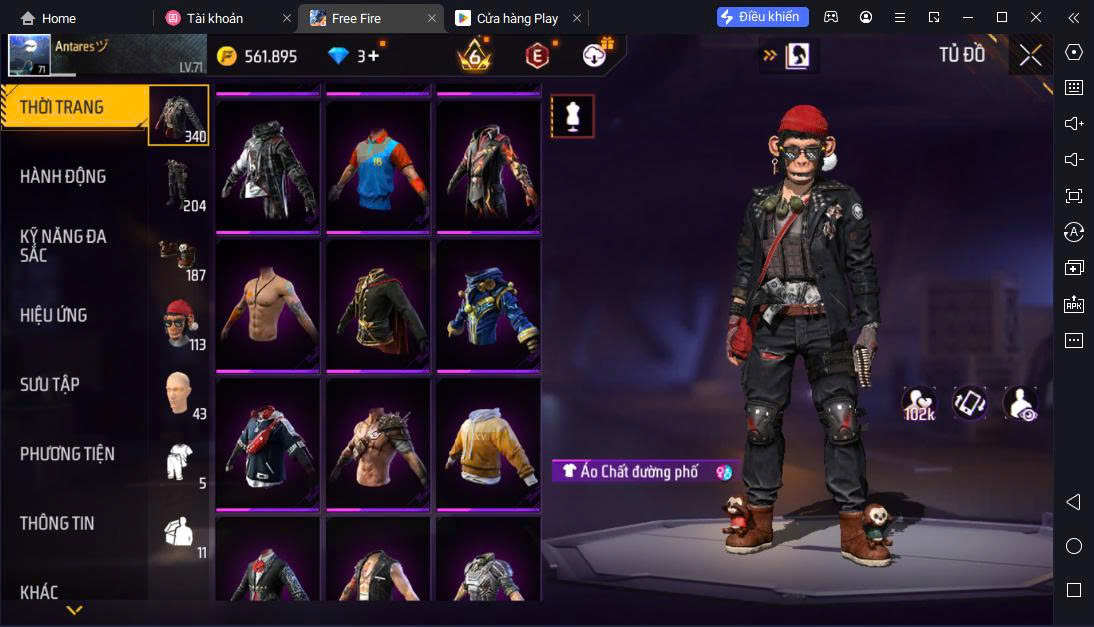
Task: Choose the shirtless top with necklace
Action: coord(267,305)
